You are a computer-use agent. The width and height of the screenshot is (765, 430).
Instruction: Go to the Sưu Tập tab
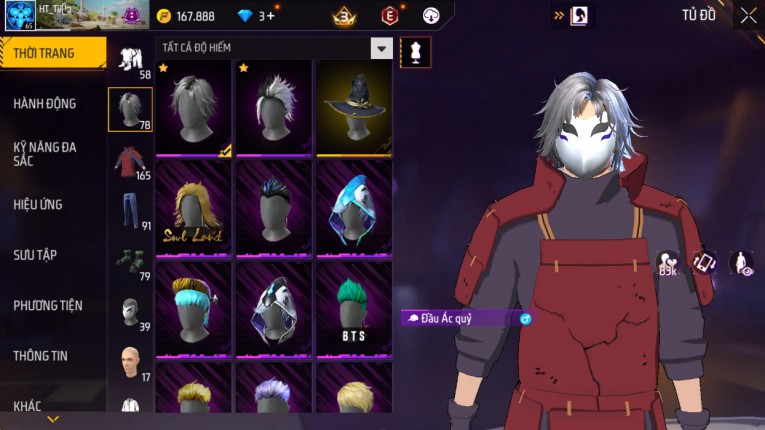click(35, 255)
